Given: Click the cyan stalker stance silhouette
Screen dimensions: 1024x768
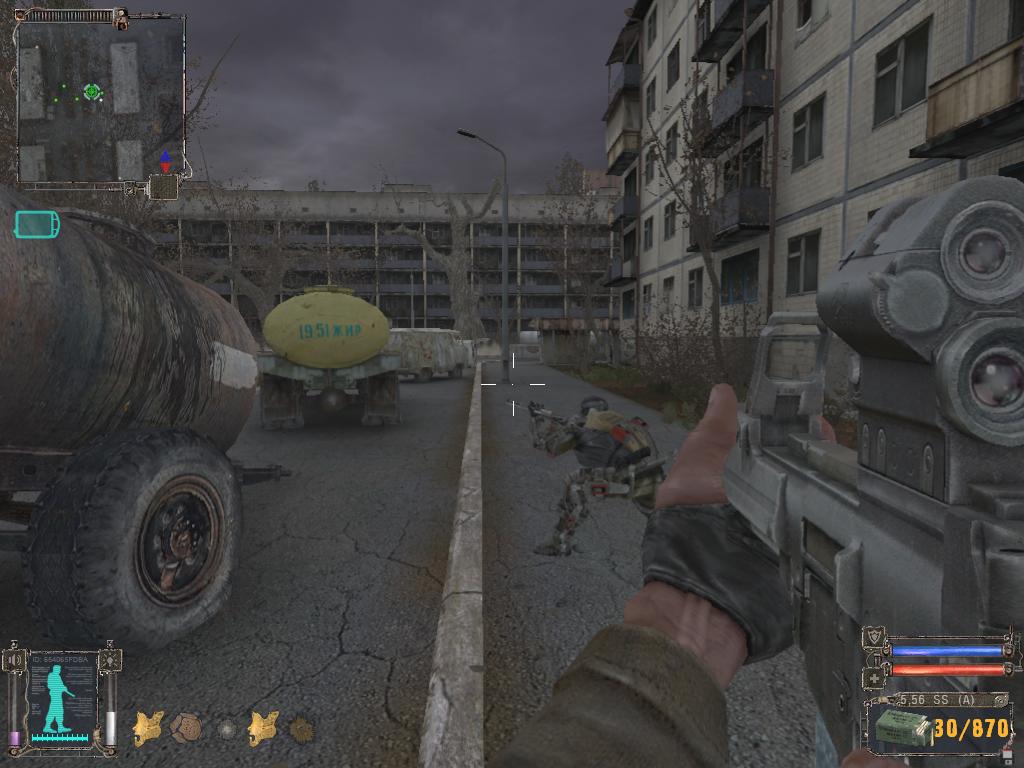Looking at the screenshot, I should [x=59, y=697].
